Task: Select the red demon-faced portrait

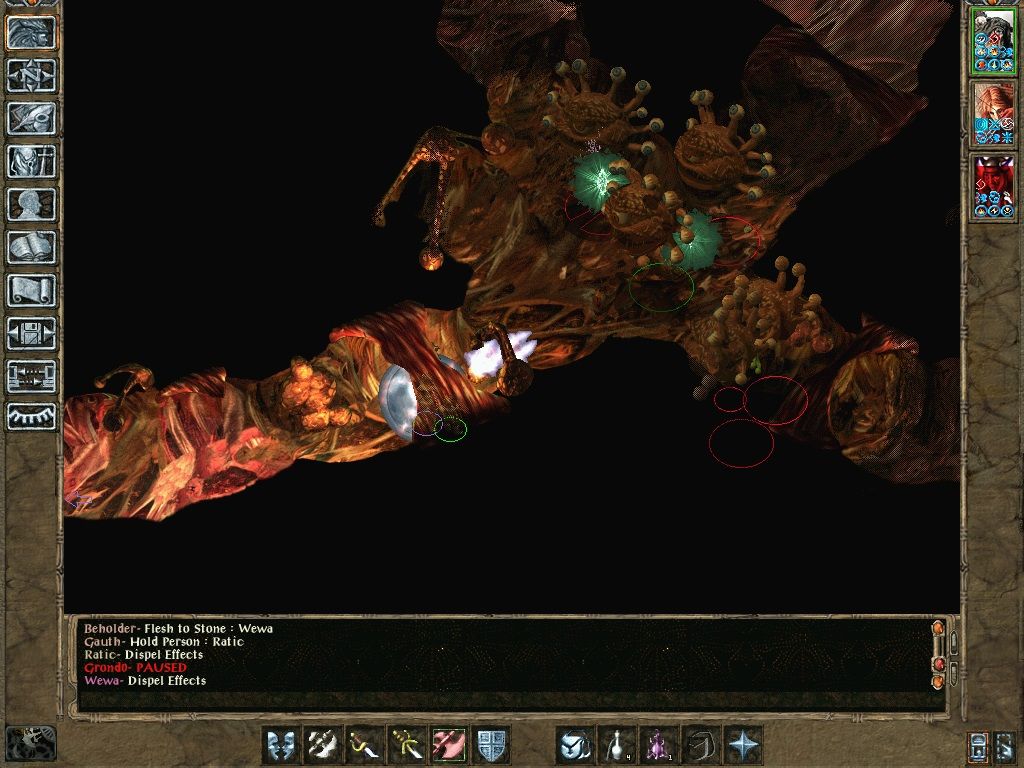Action: (993, 187)
